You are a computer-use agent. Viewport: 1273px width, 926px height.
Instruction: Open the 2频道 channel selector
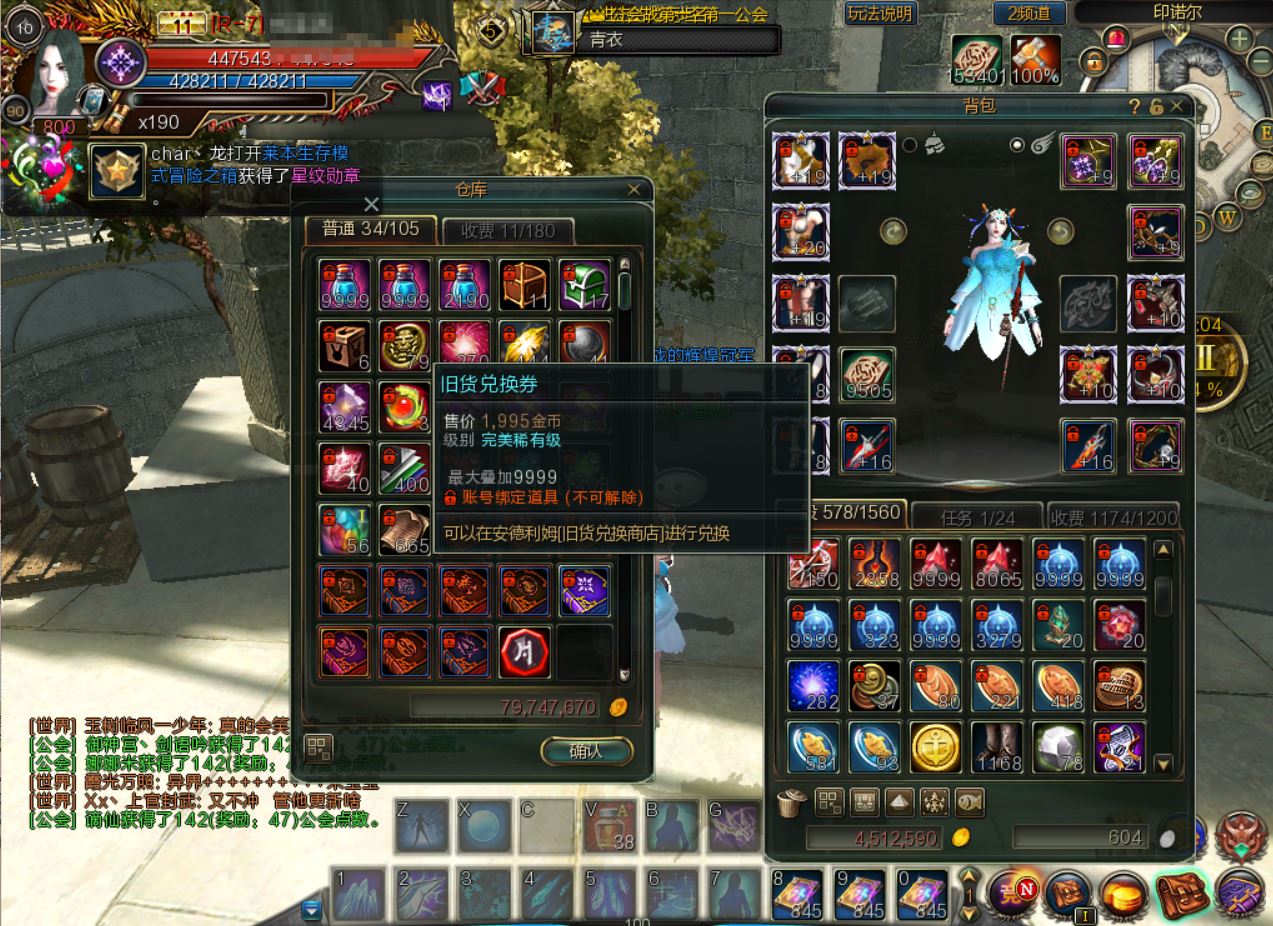point(1029,13)
